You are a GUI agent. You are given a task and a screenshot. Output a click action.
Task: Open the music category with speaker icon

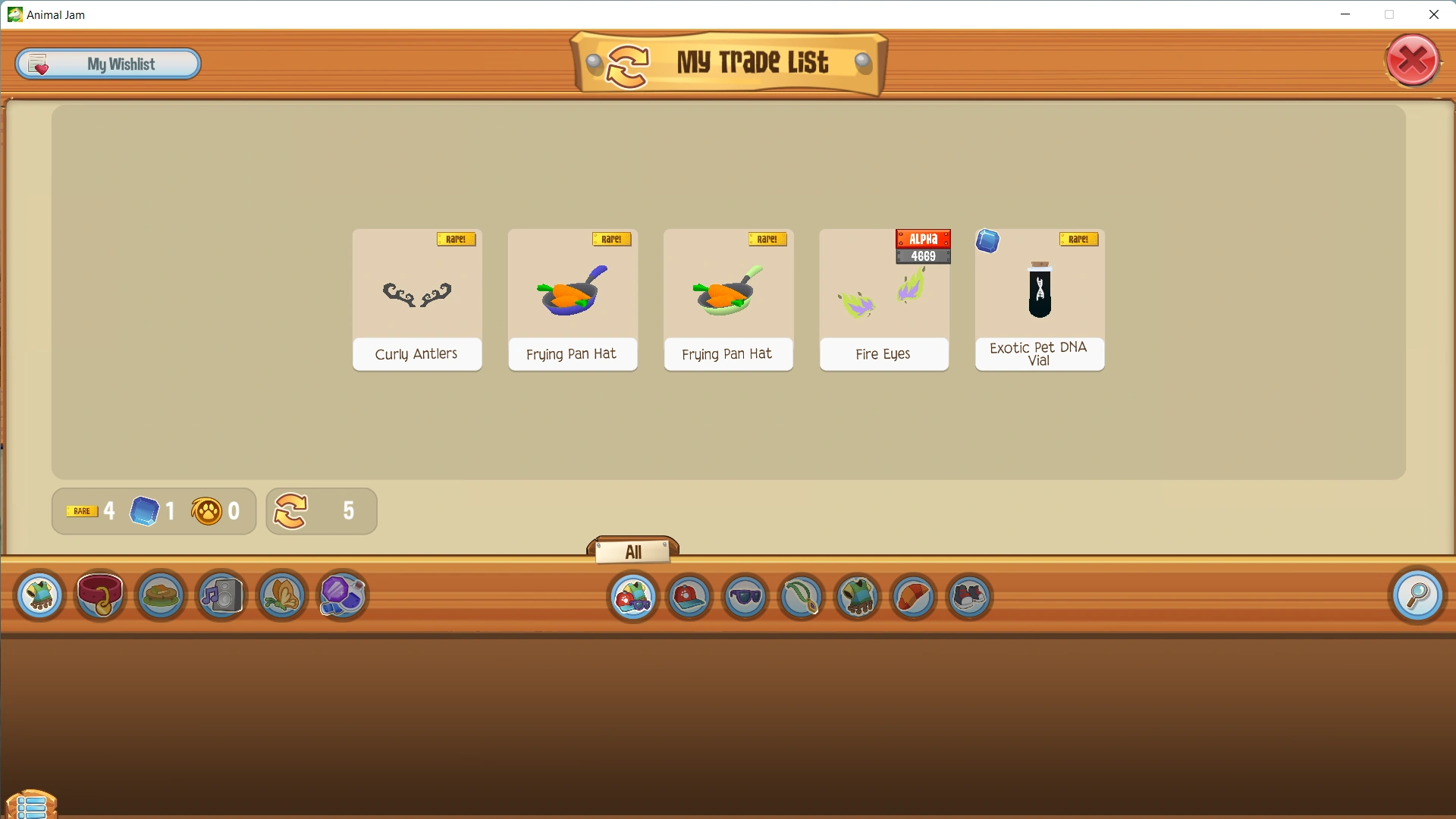(221, 596)
